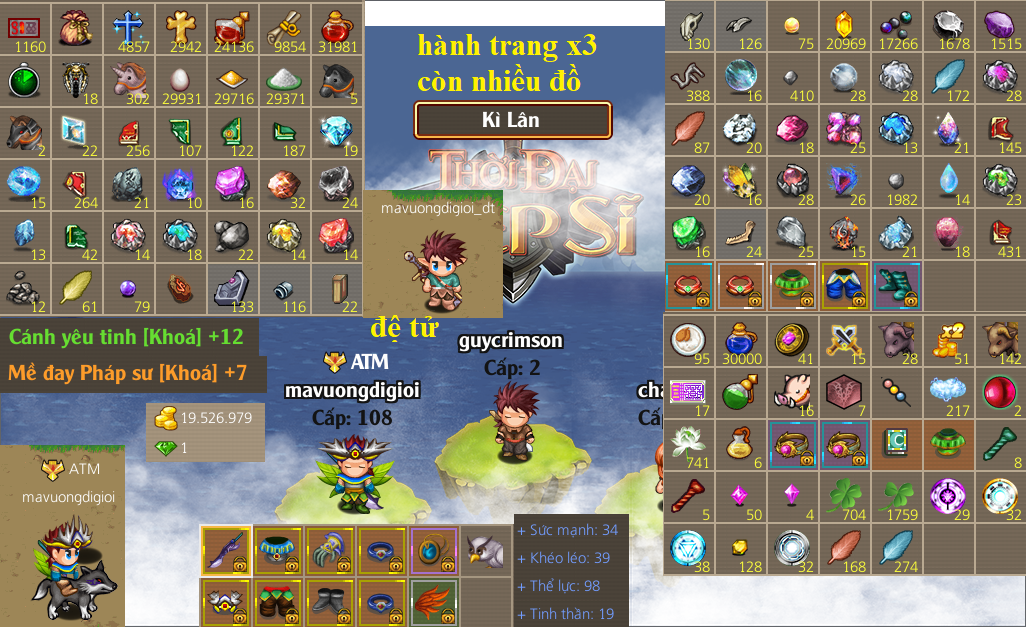This screenshot has width=1026, height=627.
Task: Select the pink unicorn mount item
Action: [x=129, y=79]
